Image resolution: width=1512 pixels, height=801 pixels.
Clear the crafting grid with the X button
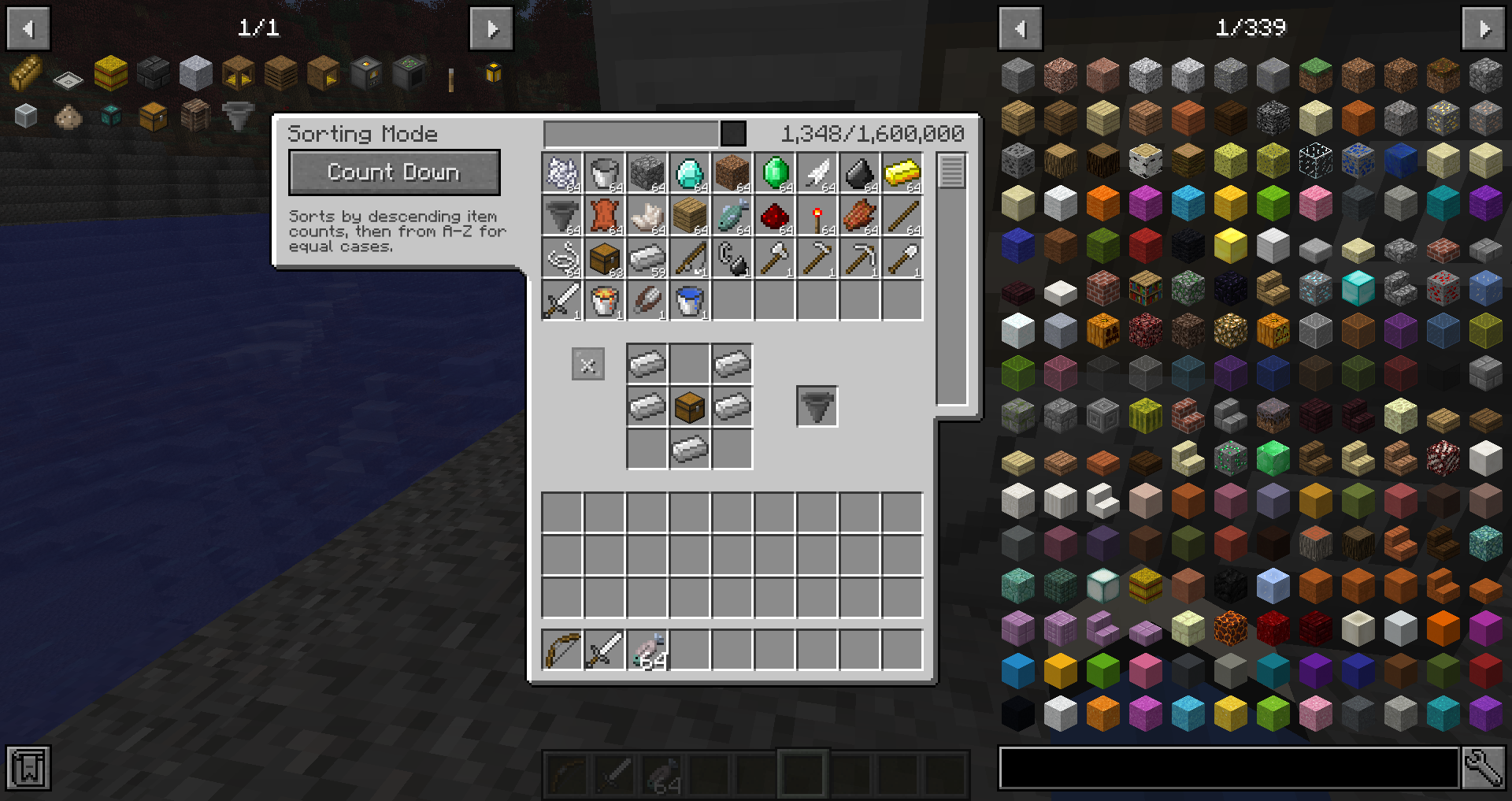coord(587,363)
